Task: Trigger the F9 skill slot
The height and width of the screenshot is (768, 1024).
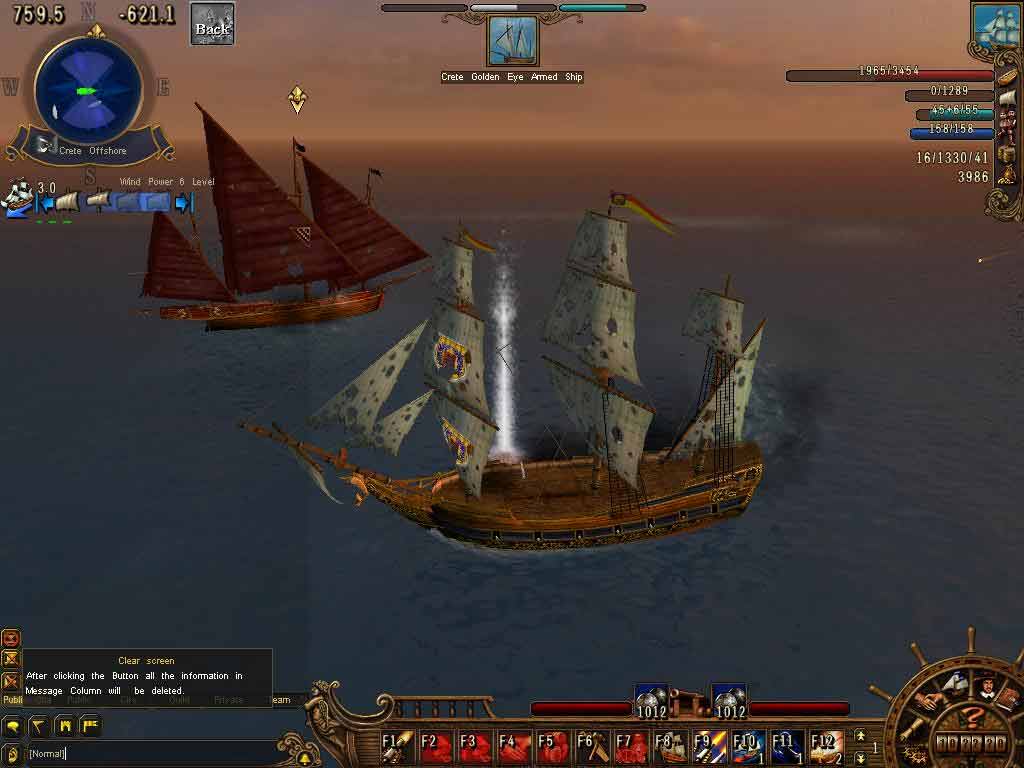Action: tap(708, 745)
